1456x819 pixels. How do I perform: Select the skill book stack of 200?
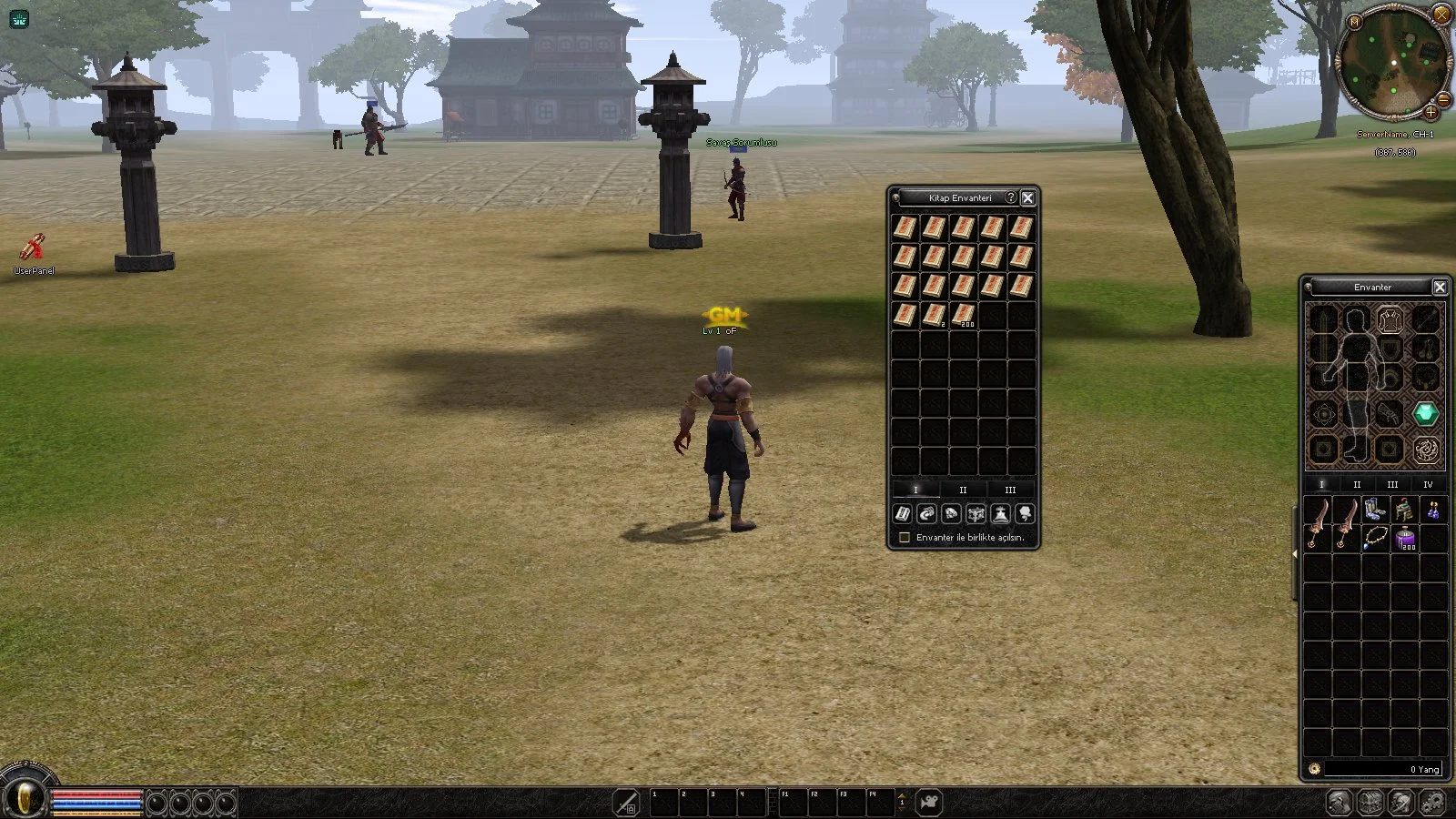coord(963,316)
